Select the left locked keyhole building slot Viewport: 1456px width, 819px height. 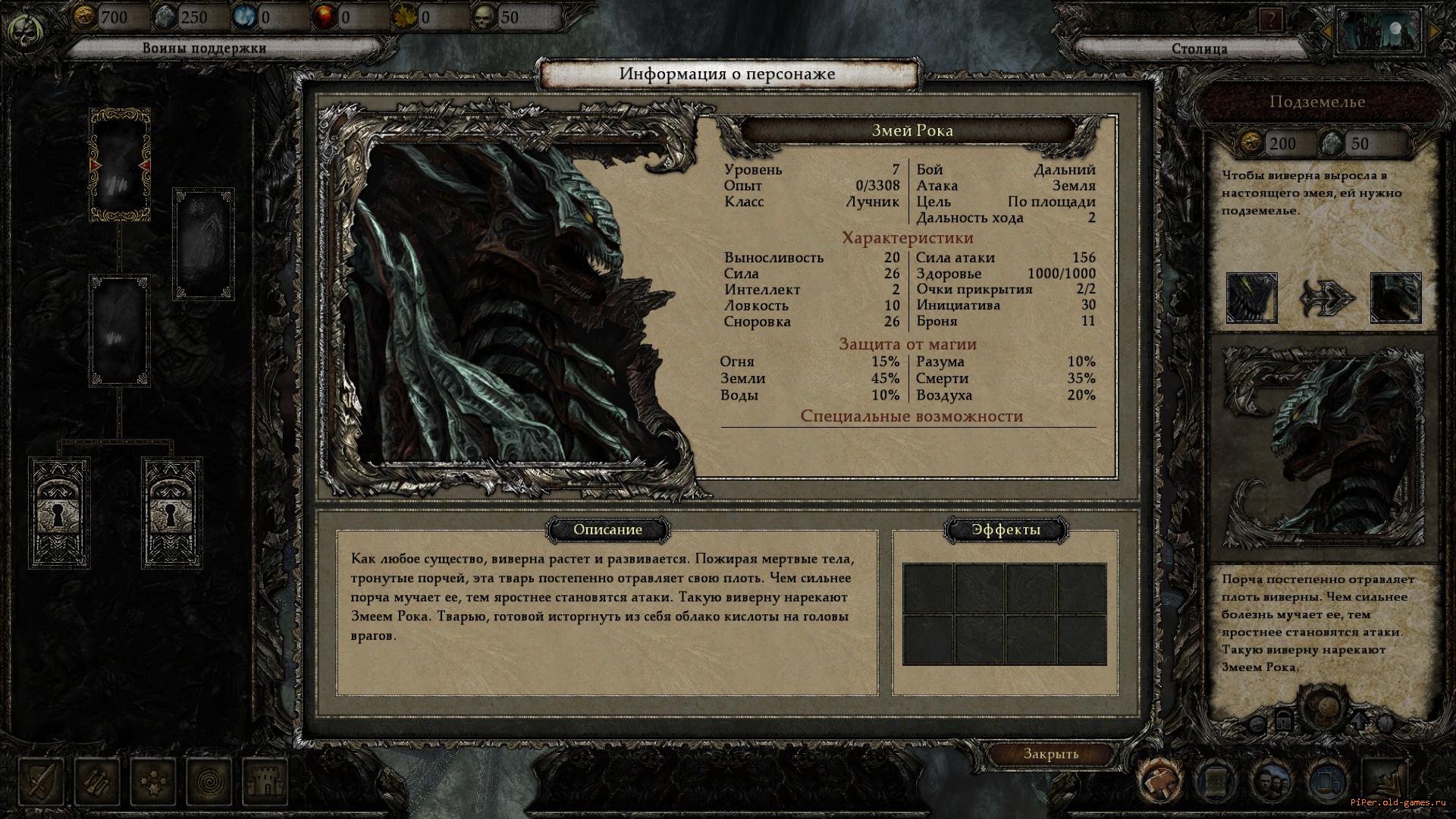(59, 513)
